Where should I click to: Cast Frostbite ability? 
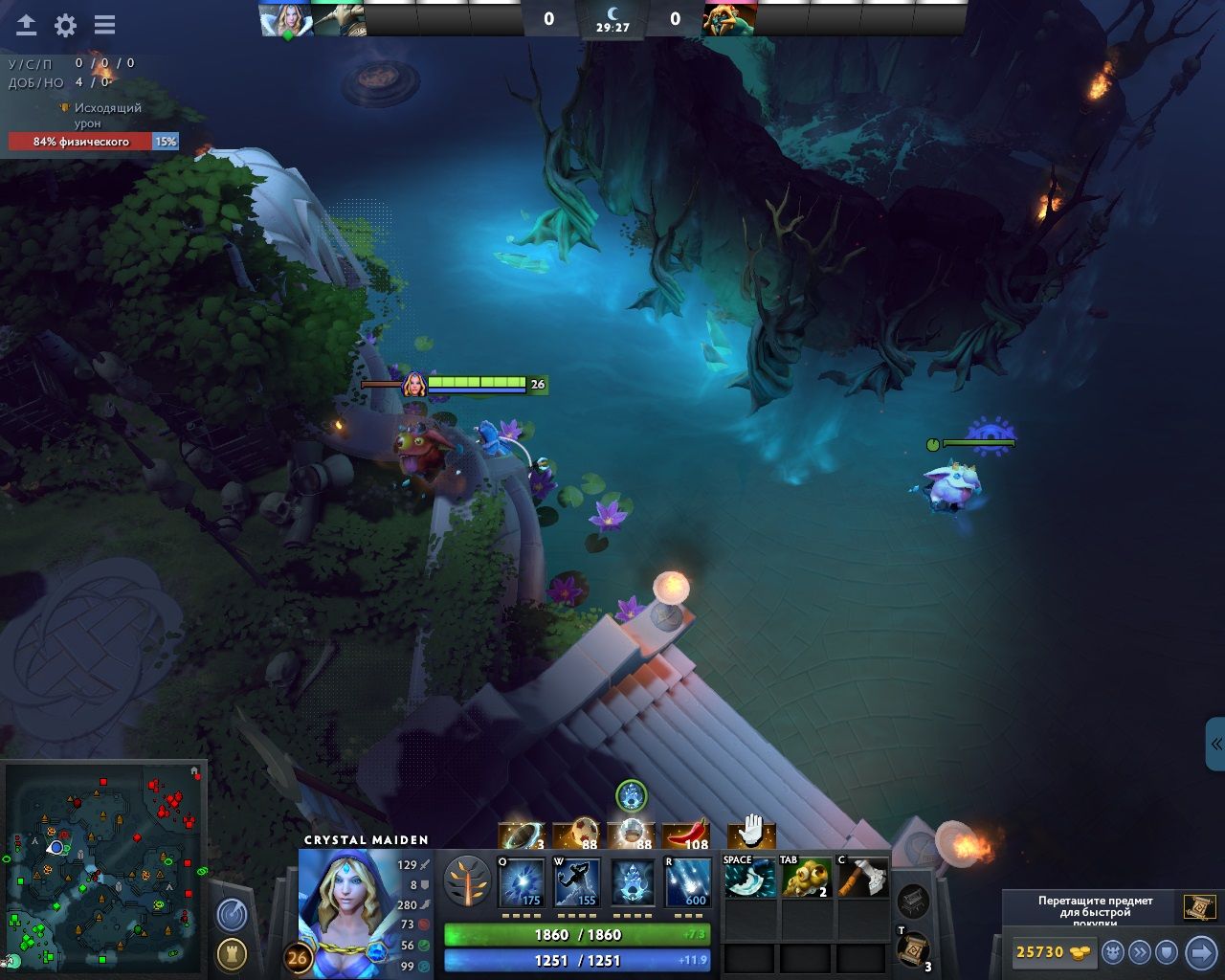(x=577, y=881)
